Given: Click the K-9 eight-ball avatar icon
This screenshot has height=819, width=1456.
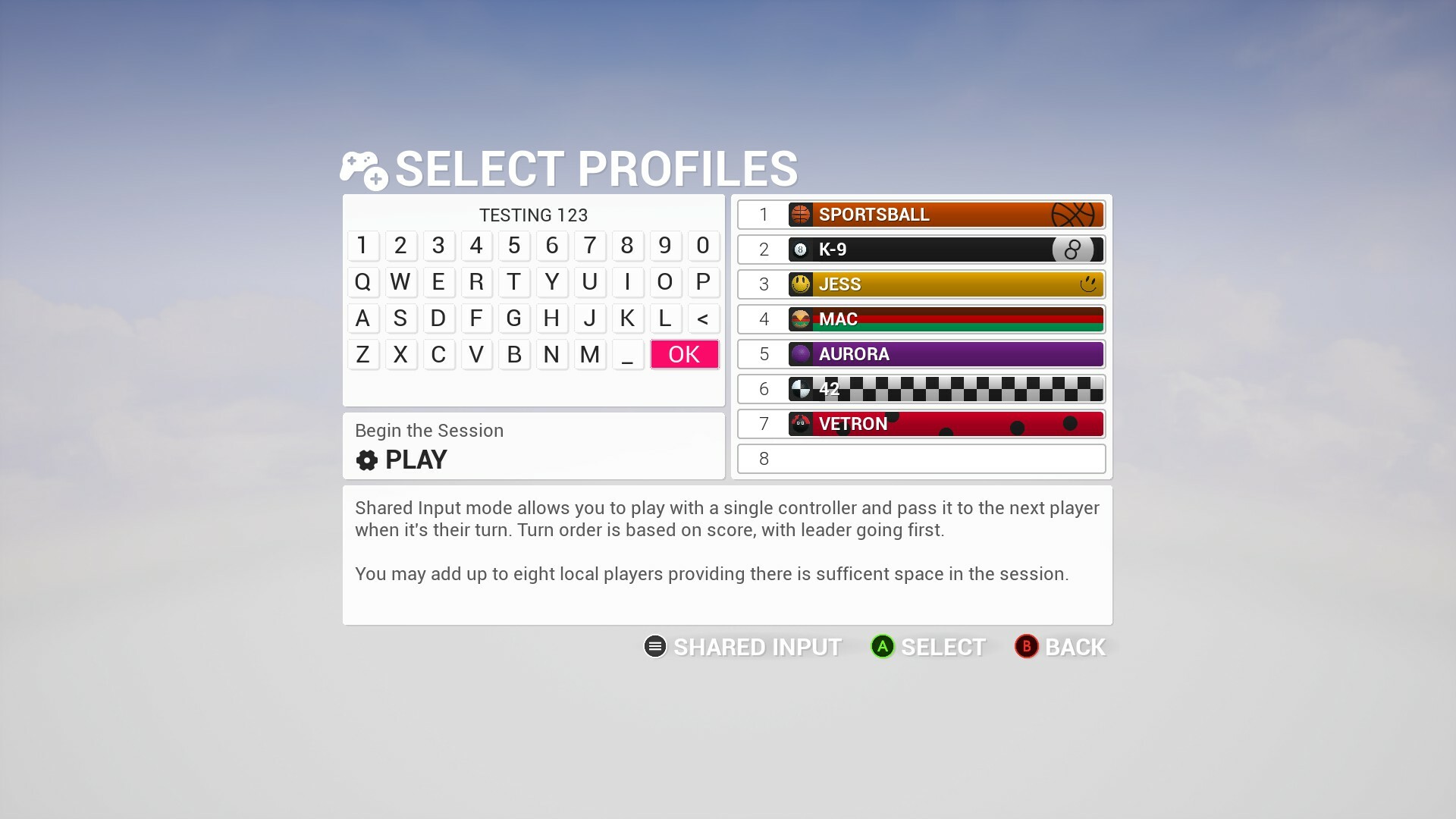Looking at the screenshot, I should point(800,249).
